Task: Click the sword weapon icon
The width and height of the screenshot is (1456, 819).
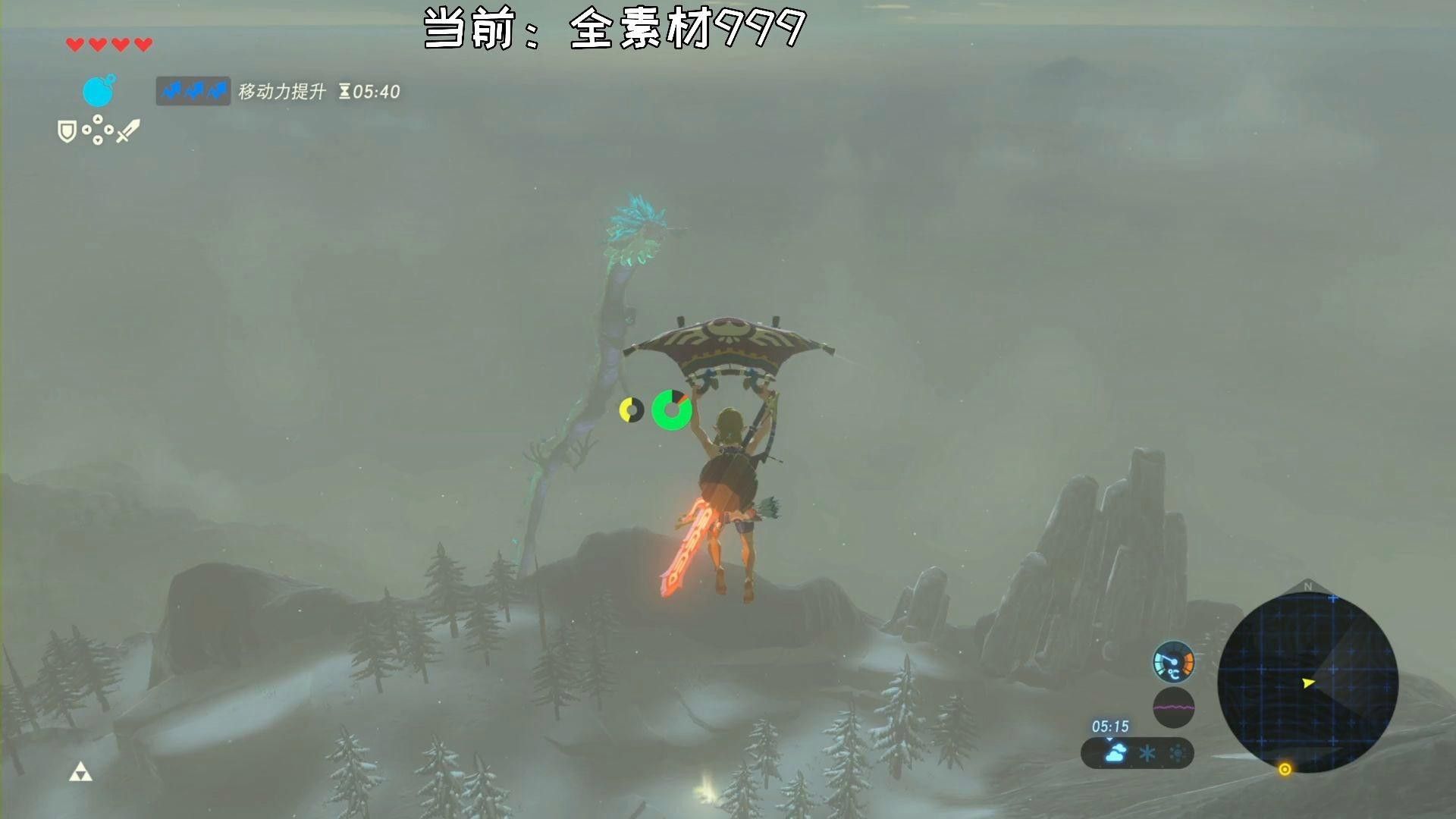Action: pyautogui.click(x=128, y=130)
